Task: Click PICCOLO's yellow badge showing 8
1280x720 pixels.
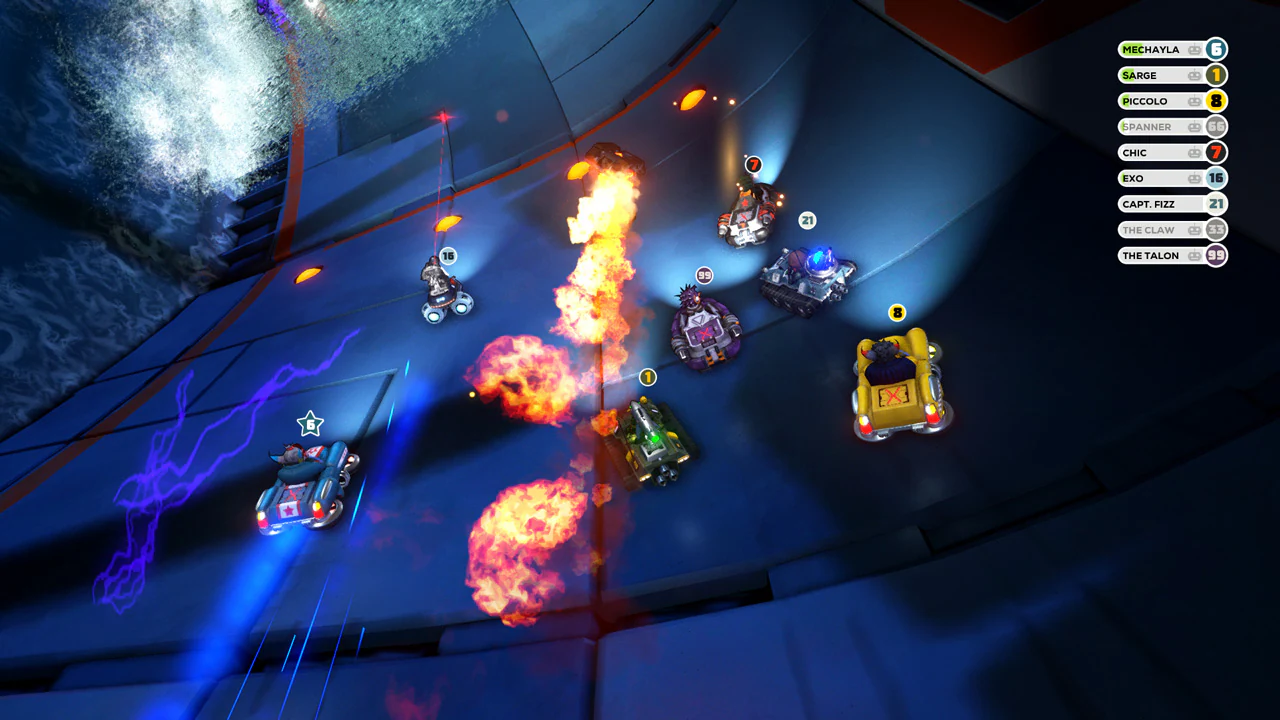Action: pos(1215,101)
